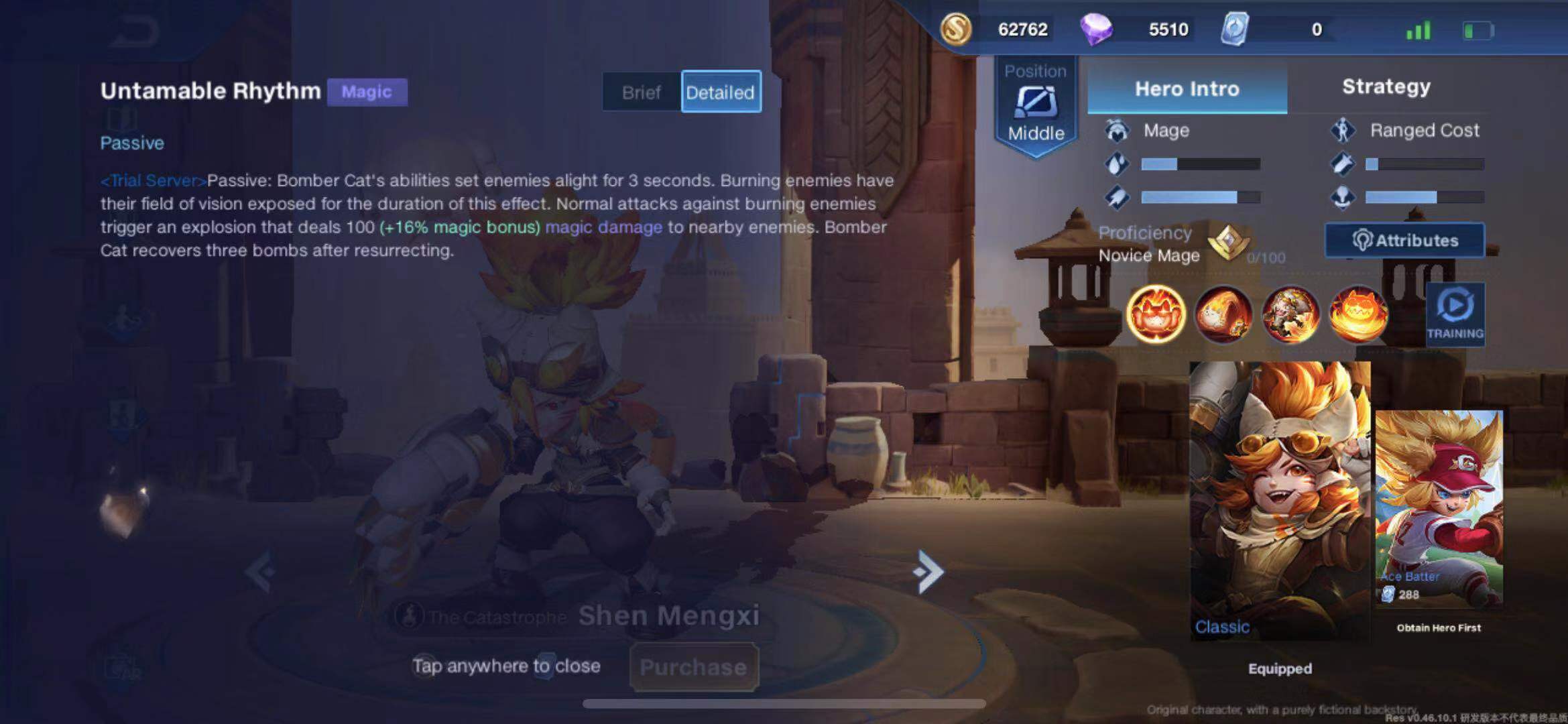Click the Novice Mage proficiency badge
Screen dimensions: 1568x724
coord(1228,242)
